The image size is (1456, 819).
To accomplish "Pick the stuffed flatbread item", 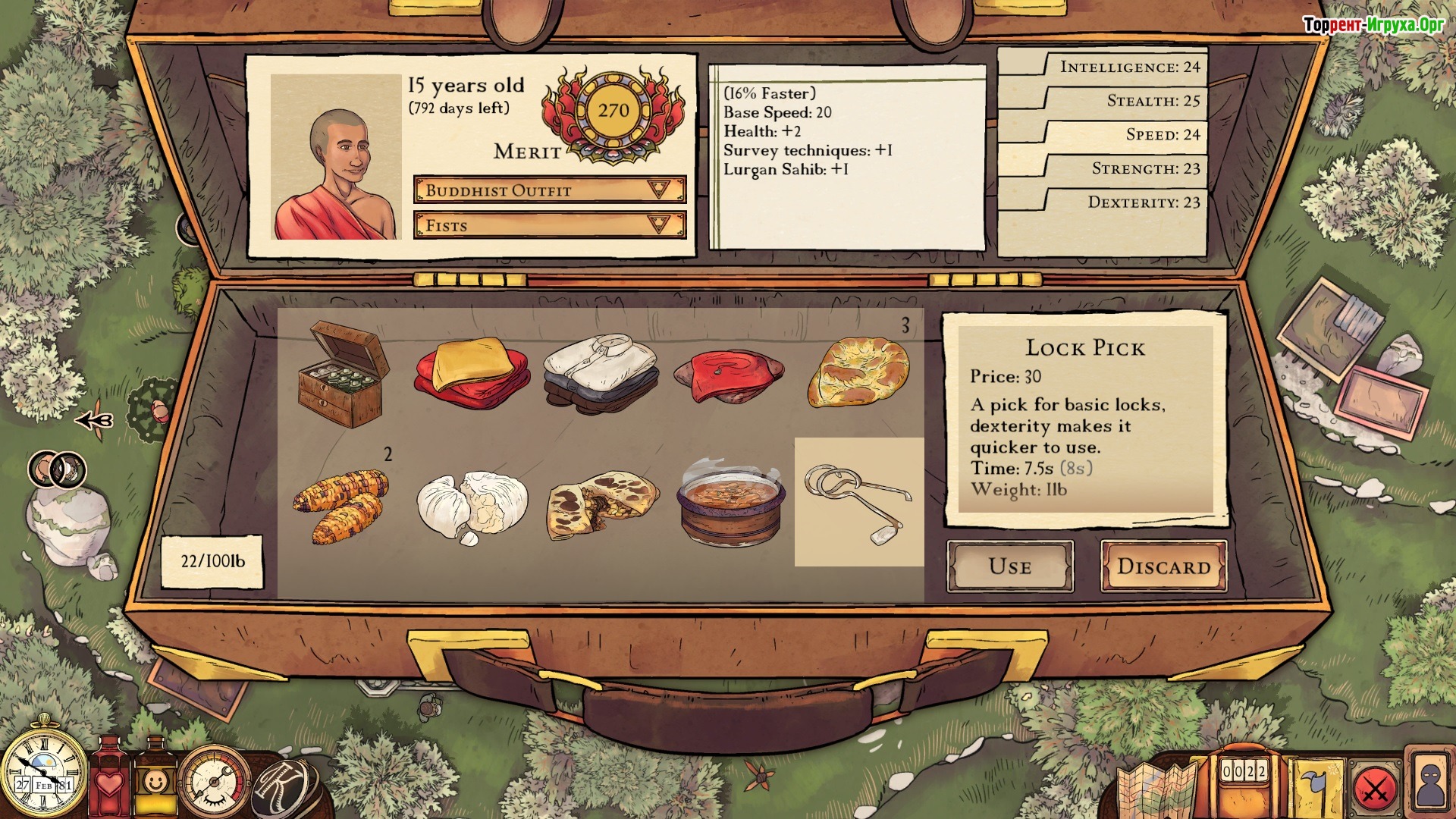I will (x=601, y=502).
